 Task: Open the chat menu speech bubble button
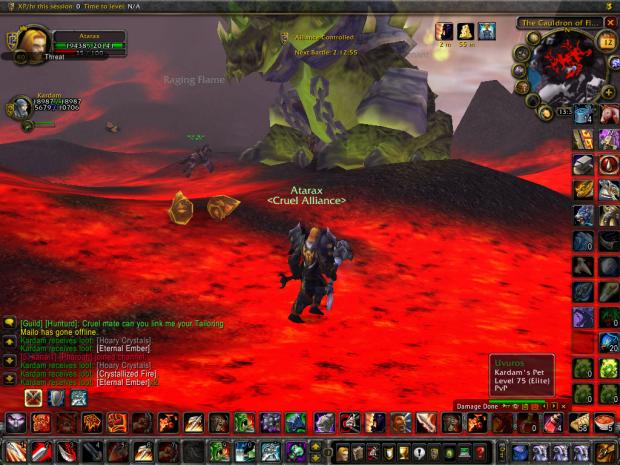[9, 323]
